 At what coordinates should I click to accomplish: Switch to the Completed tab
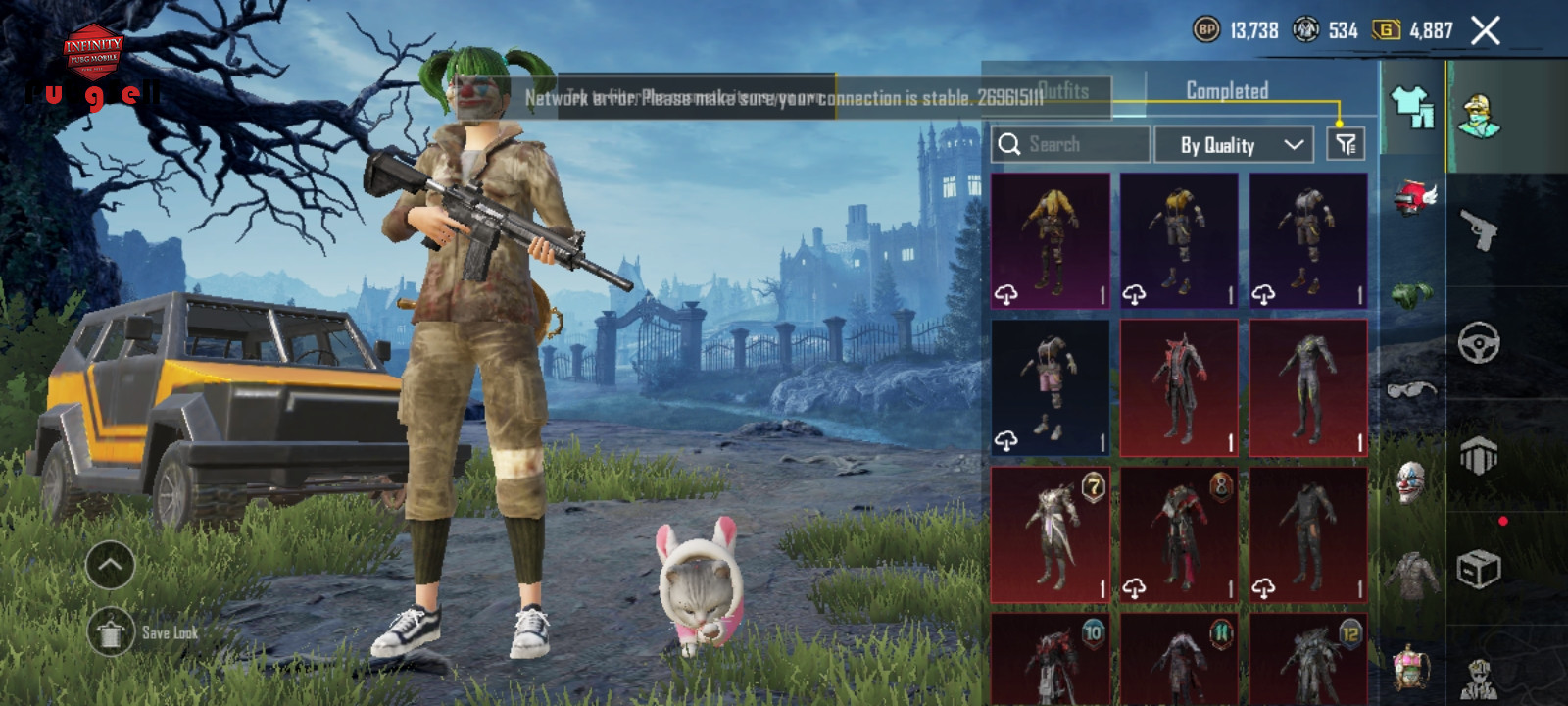tap(1227, 91)
